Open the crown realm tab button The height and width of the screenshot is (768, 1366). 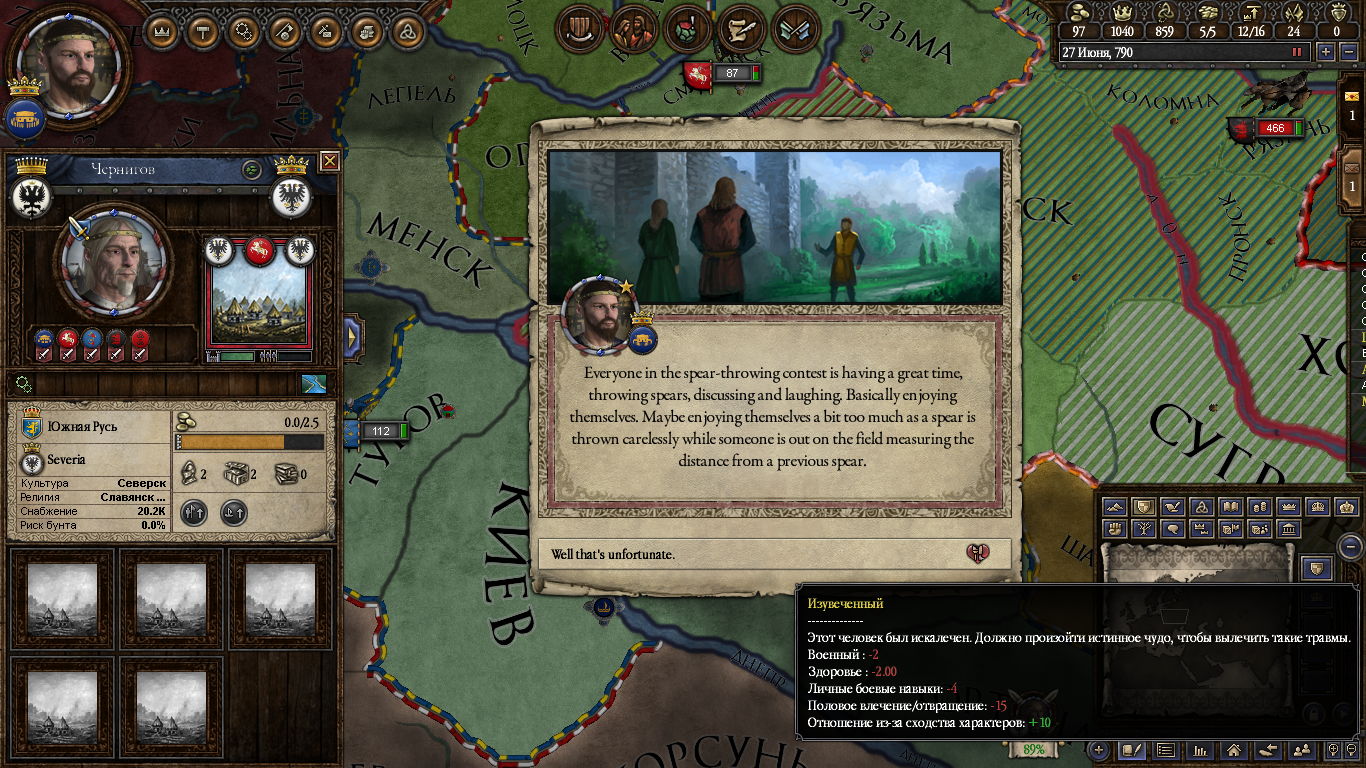coord(162,31)
